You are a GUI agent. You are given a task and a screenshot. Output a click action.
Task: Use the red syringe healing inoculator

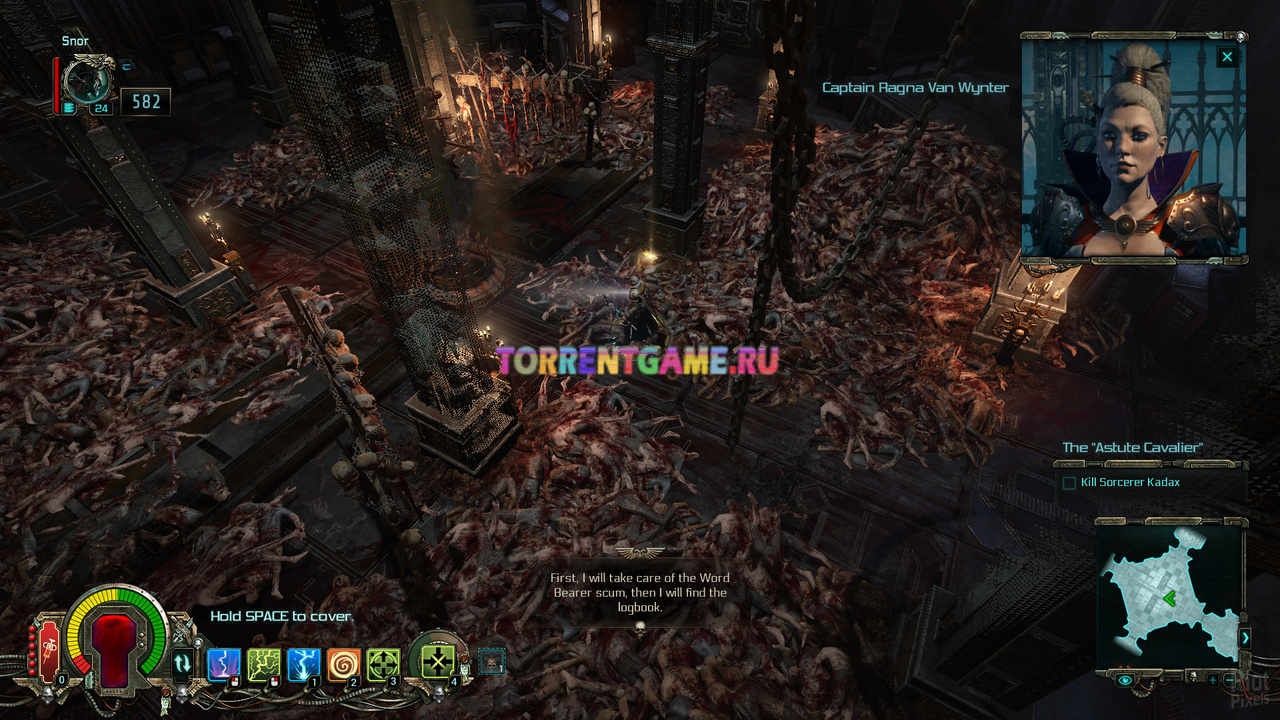tap(49, 653)
